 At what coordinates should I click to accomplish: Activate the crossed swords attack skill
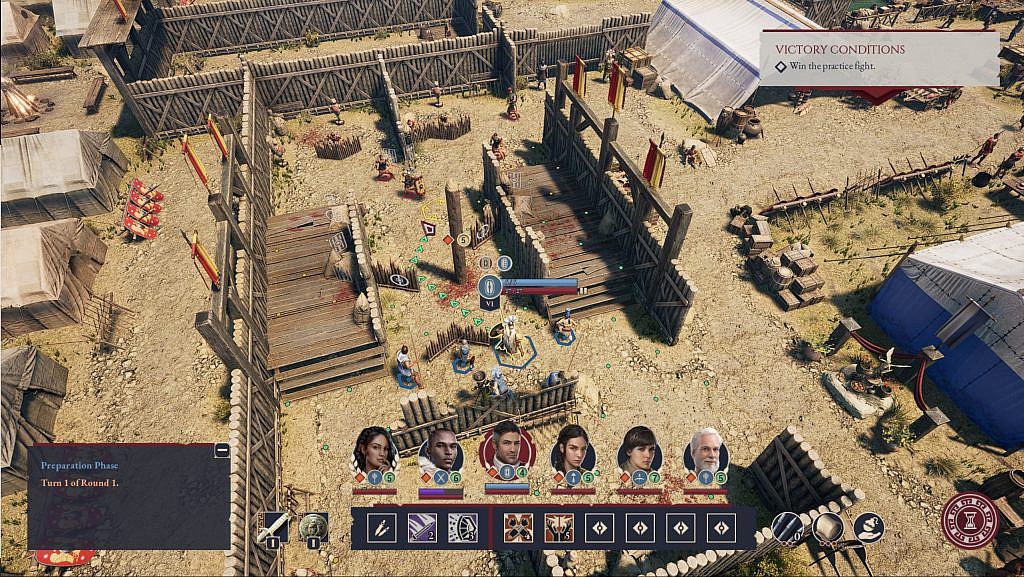click(x=518, y=527)
